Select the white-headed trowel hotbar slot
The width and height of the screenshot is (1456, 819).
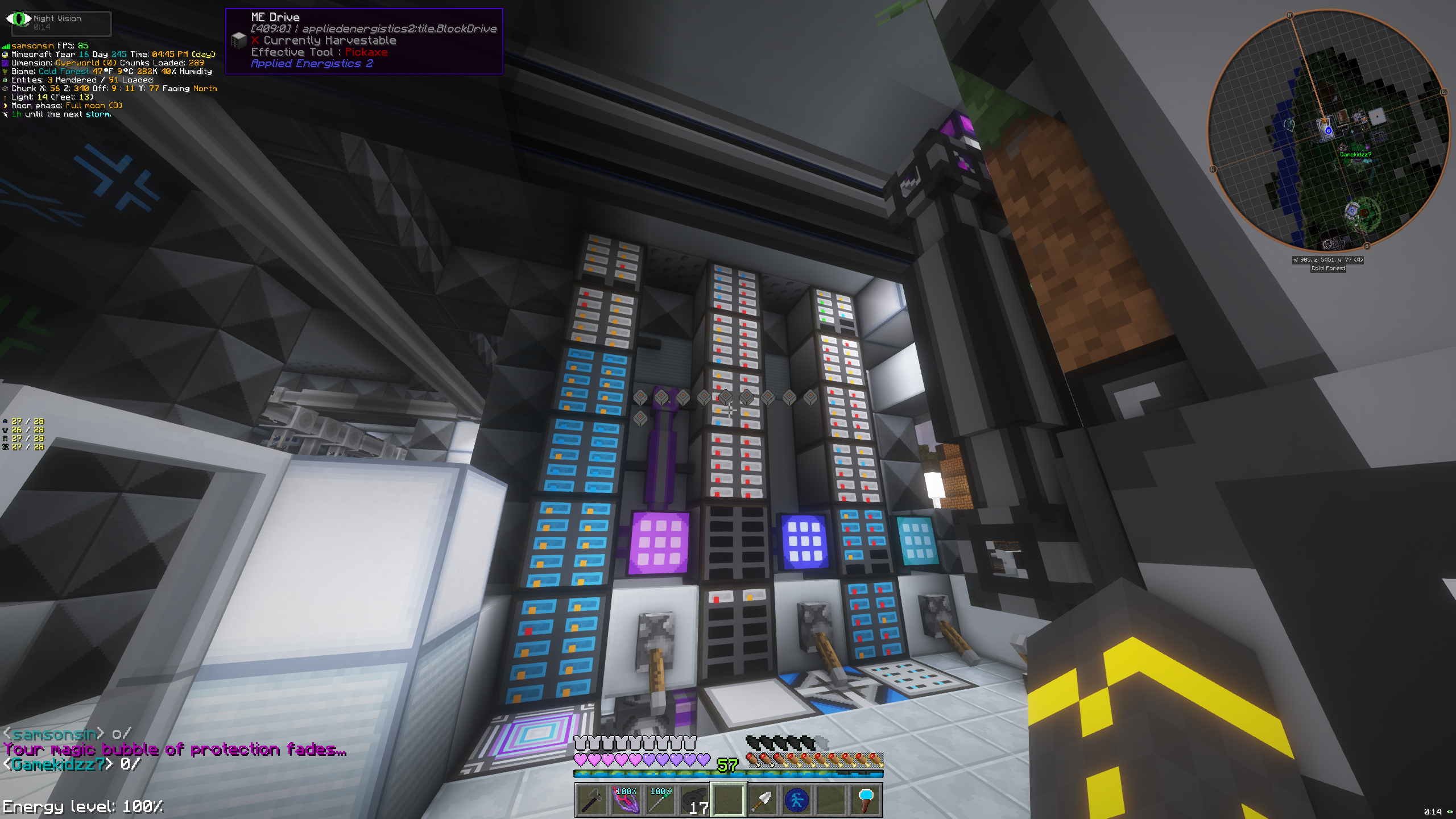(x=762, y=800)
